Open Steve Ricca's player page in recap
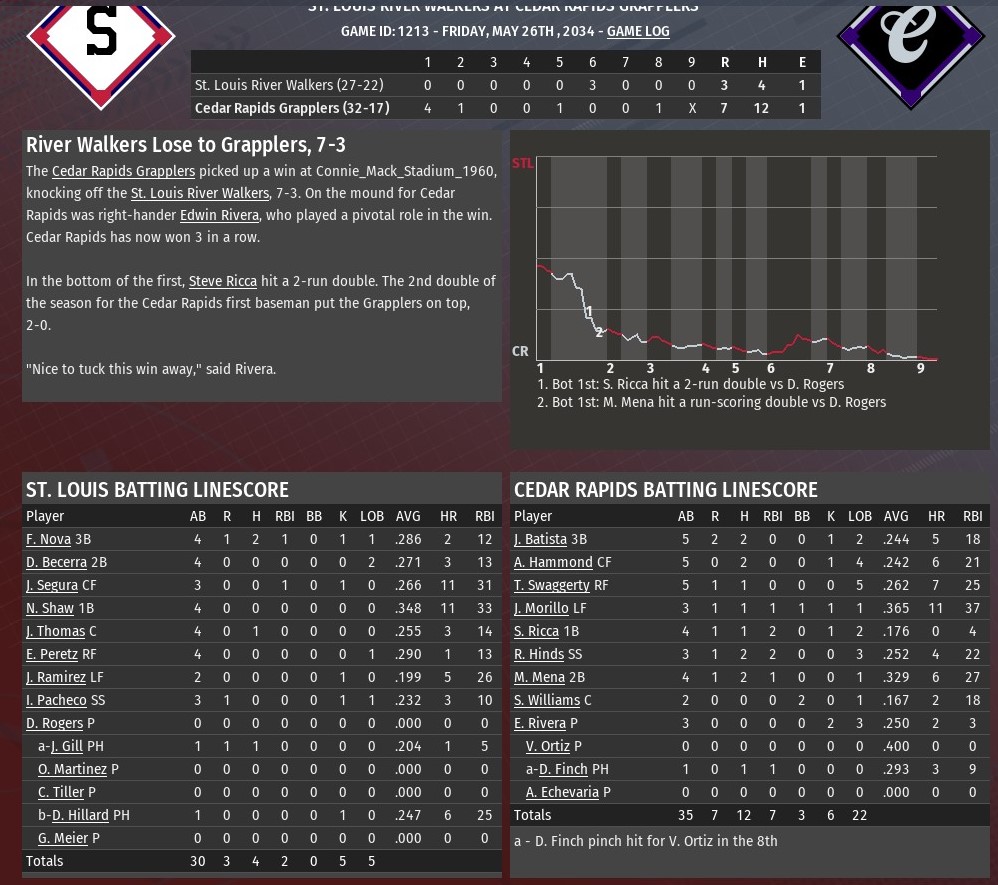Screen dimensions: 998x885 [x=223, y=281]
